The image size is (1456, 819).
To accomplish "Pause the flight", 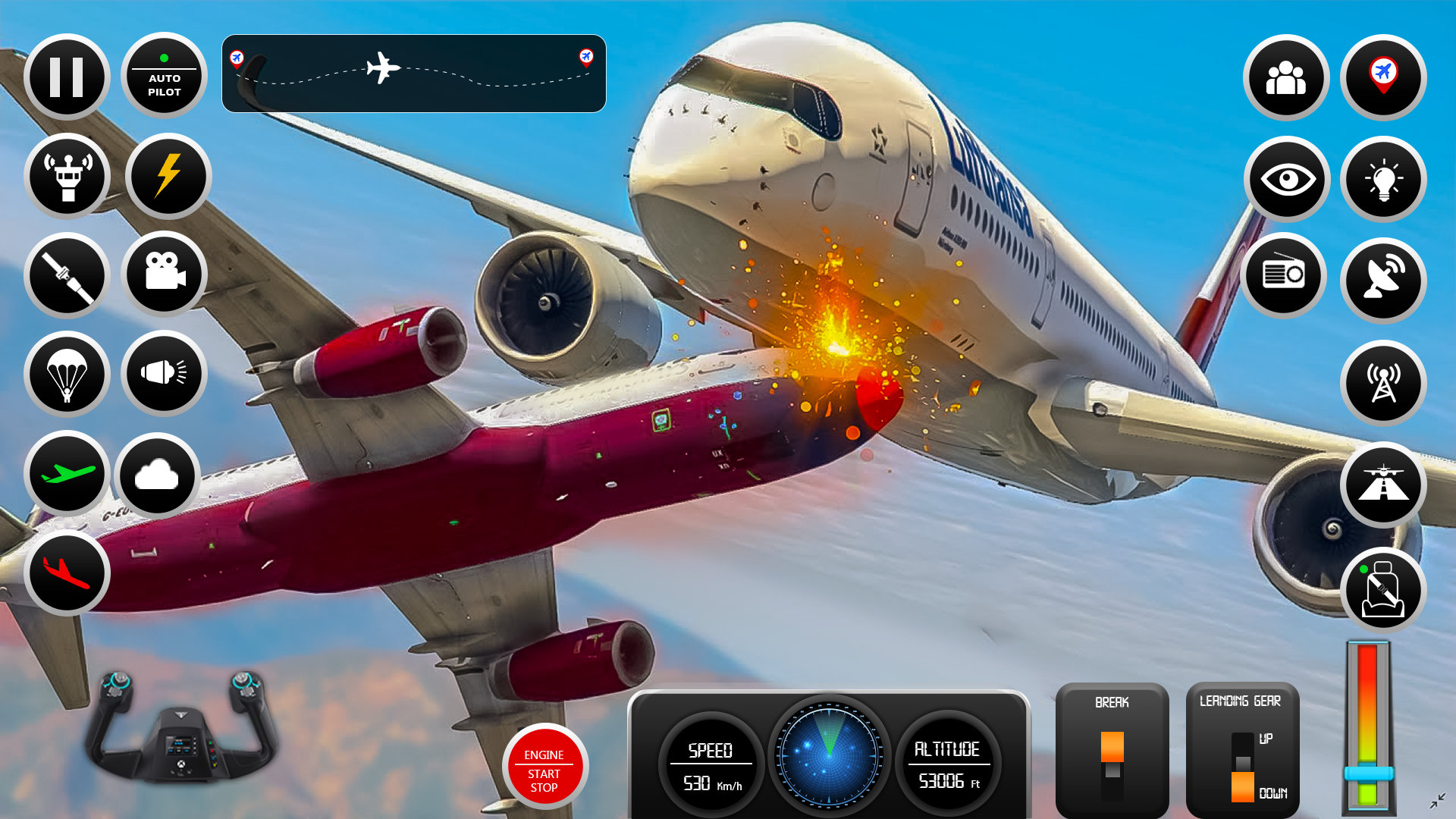I will pos(67,76).
